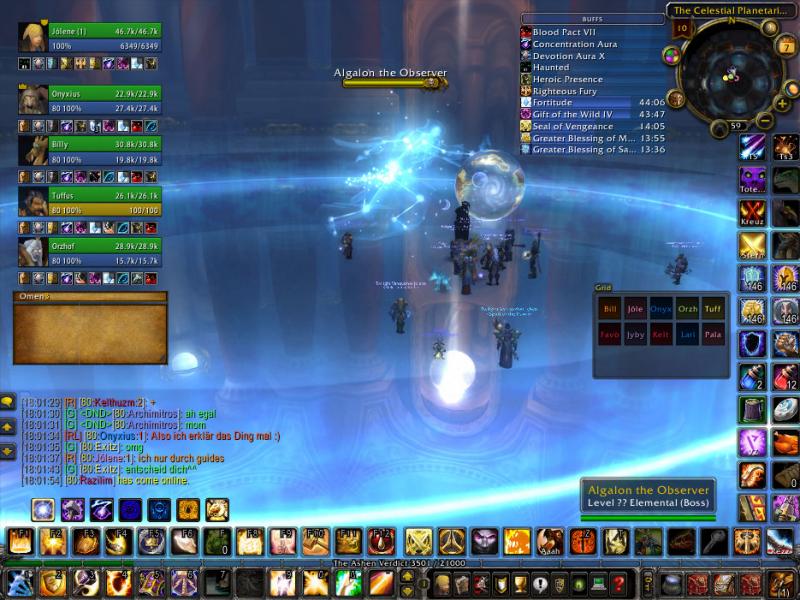This screenshot has height=600, width=800.
Task: Open the minimap
Action: click(733, 73)
